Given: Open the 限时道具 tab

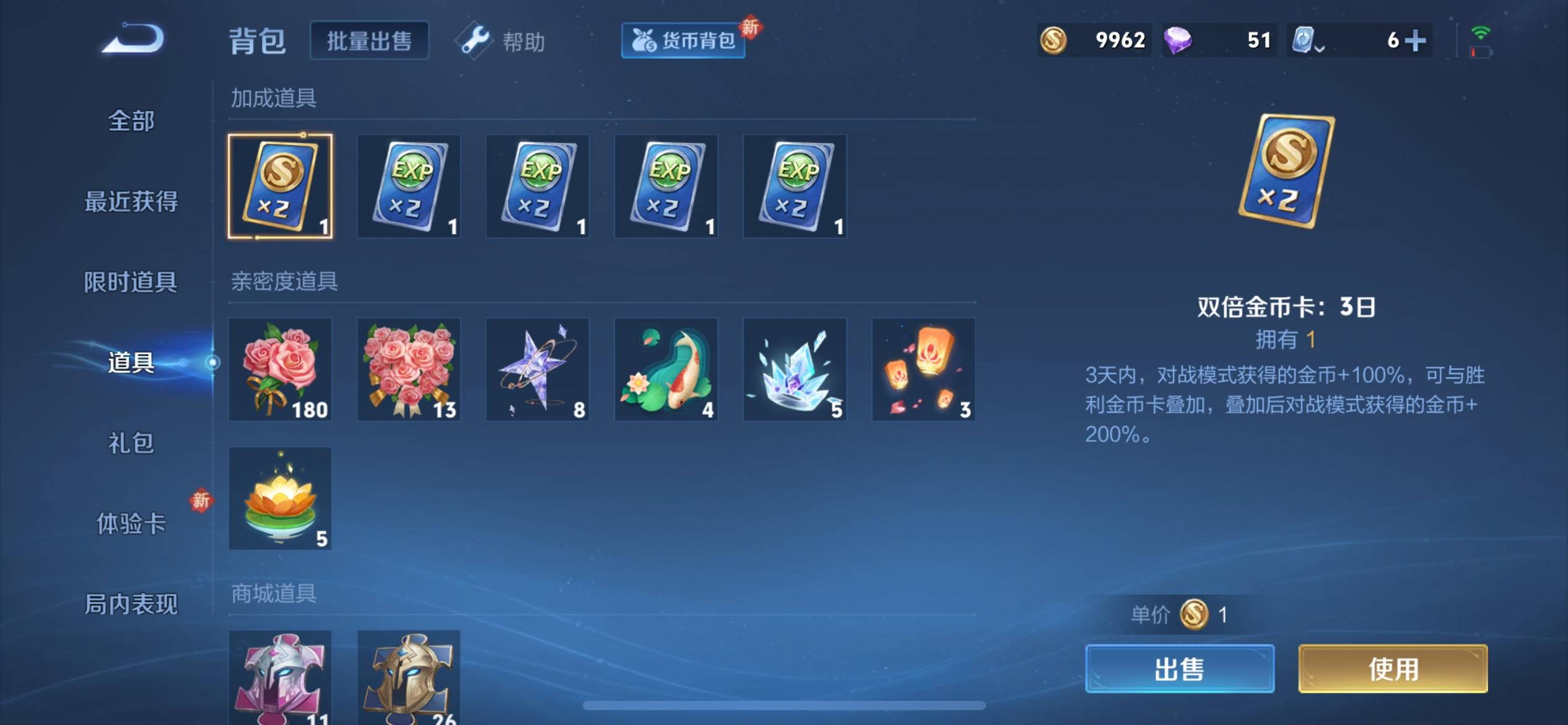Looking at the screenshot, I should click(131, 282).
